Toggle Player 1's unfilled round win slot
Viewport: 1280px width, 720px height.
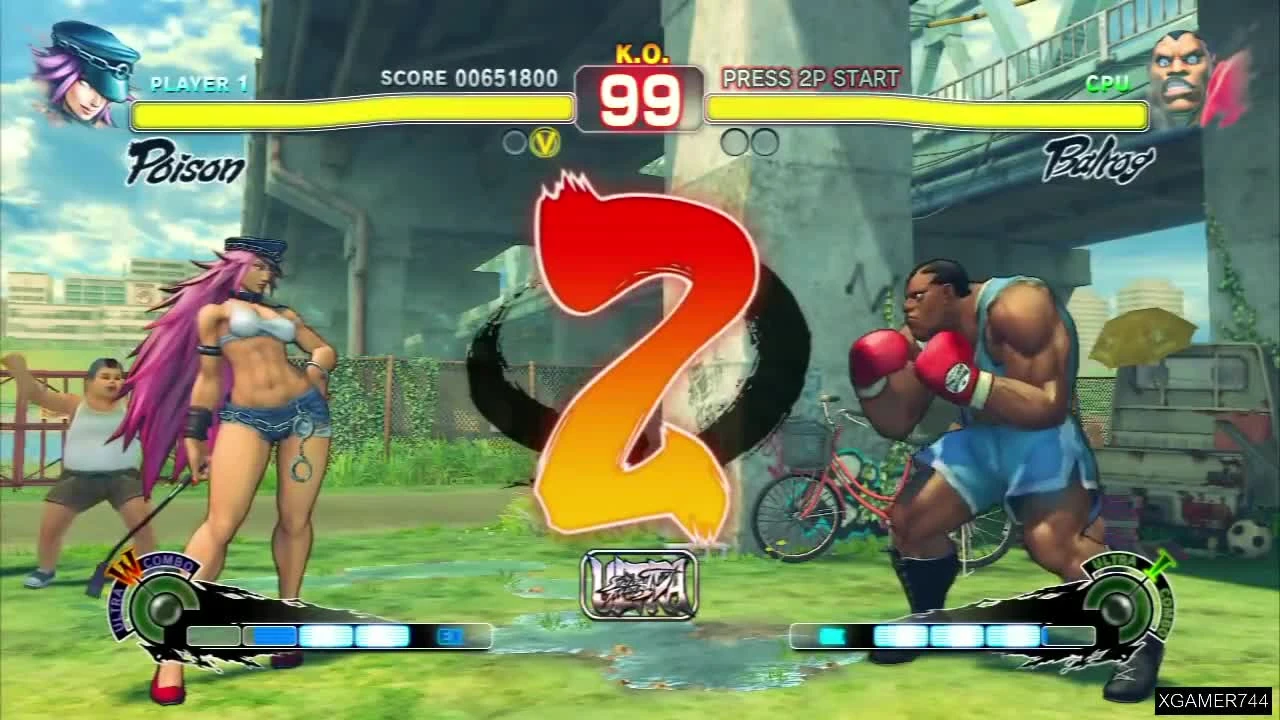point(513,143)
